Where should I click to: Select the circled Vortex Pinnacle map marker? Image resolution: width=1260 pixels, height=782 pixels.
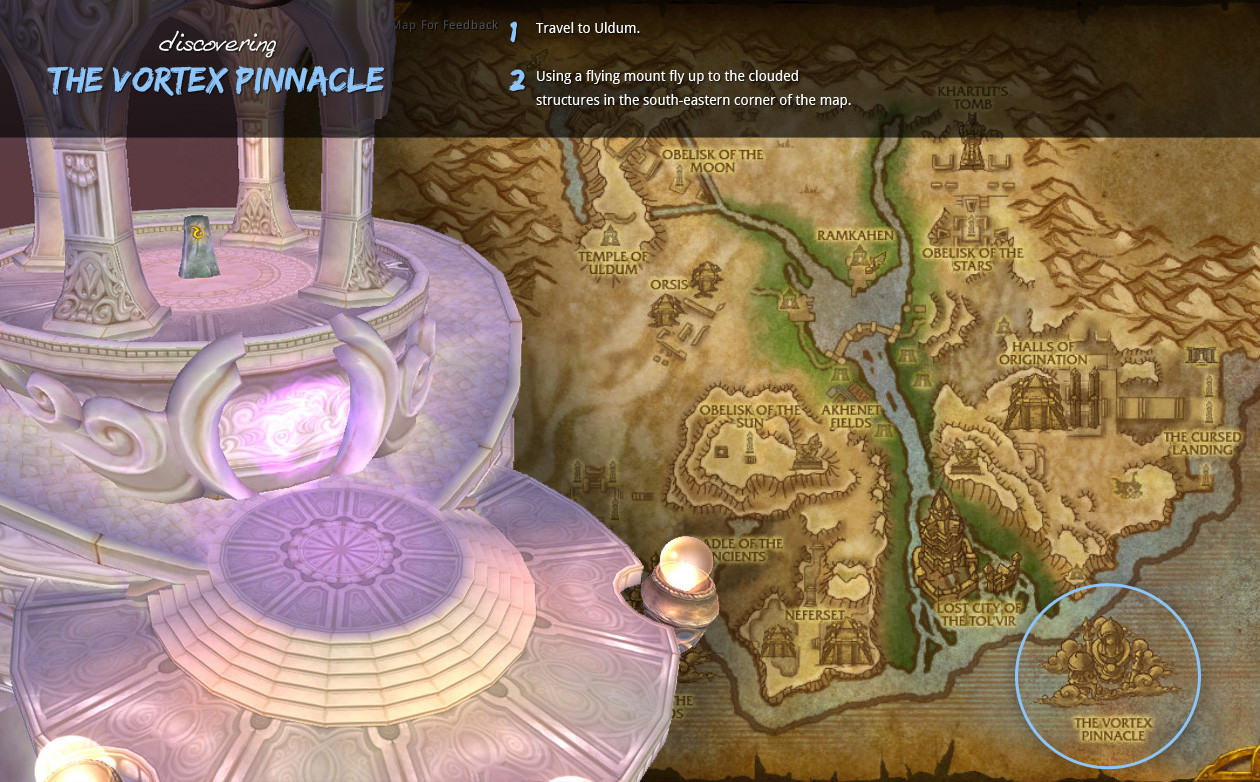tap(1107, 676)
